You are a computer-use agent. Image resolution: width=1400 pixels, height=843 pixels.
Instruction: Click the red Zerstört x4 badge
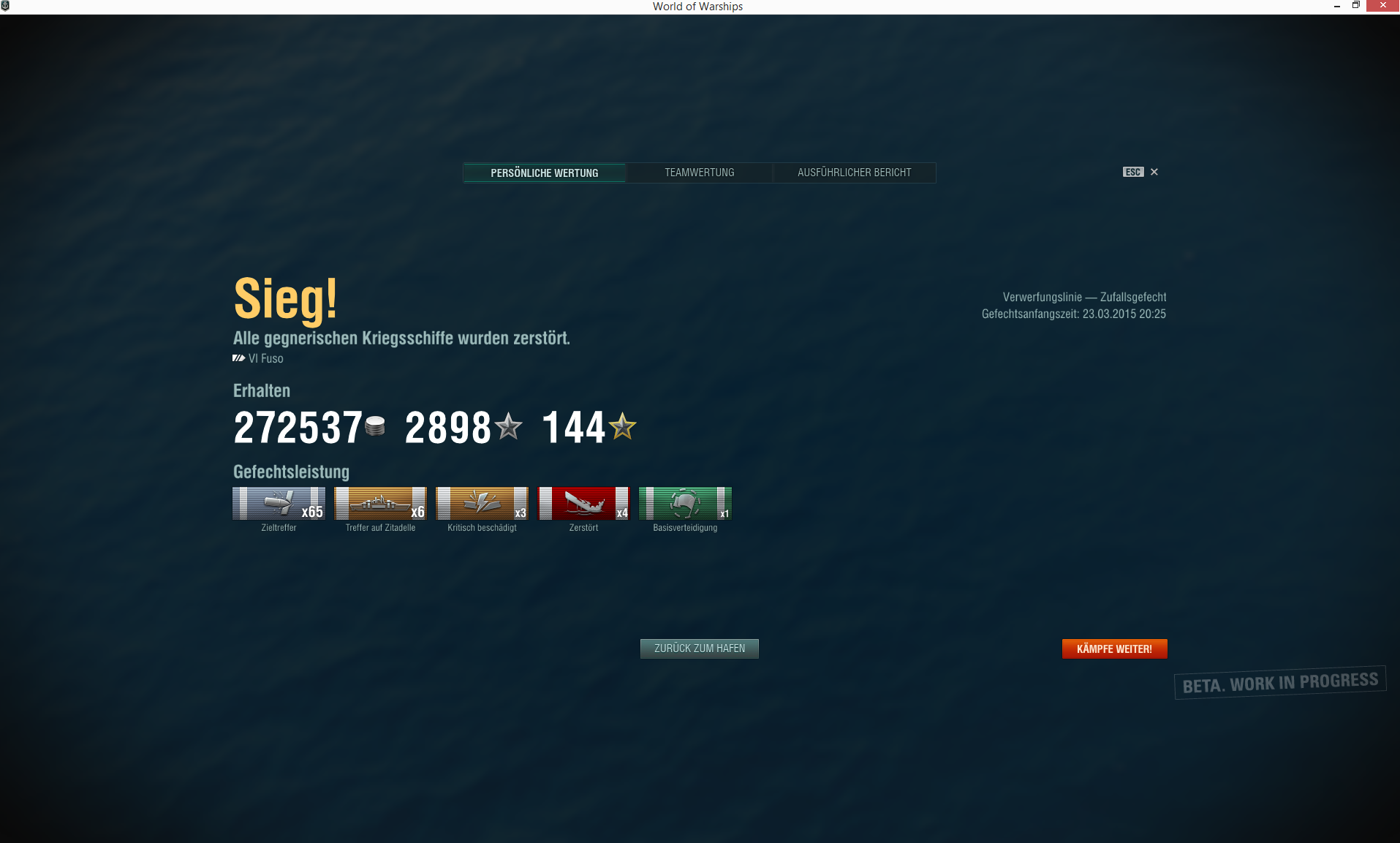pyautogui.click(x=583, y=504)
